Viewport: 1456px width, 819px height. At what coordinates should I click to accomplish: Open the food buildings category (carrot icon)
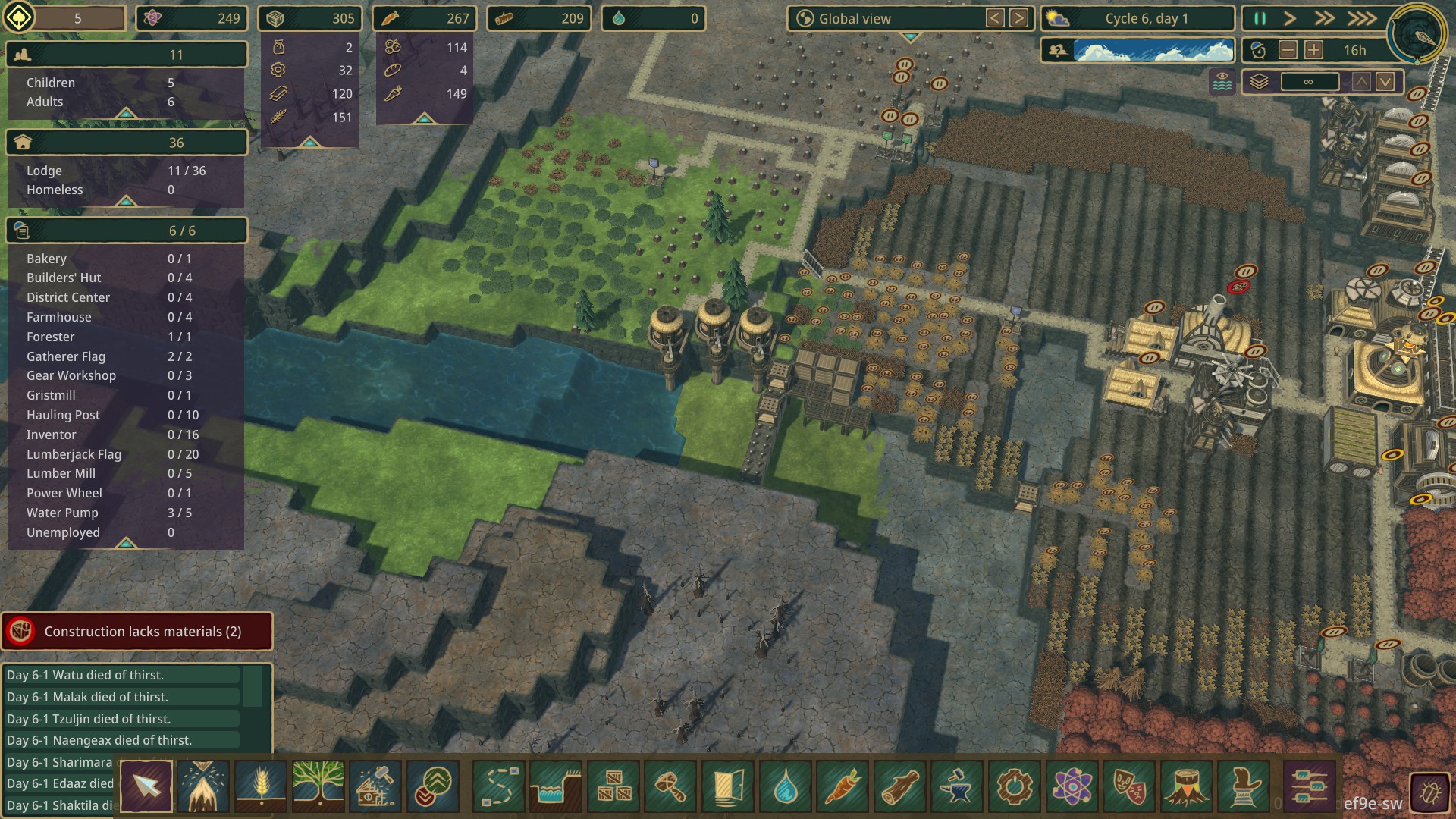tap(842, 786)
